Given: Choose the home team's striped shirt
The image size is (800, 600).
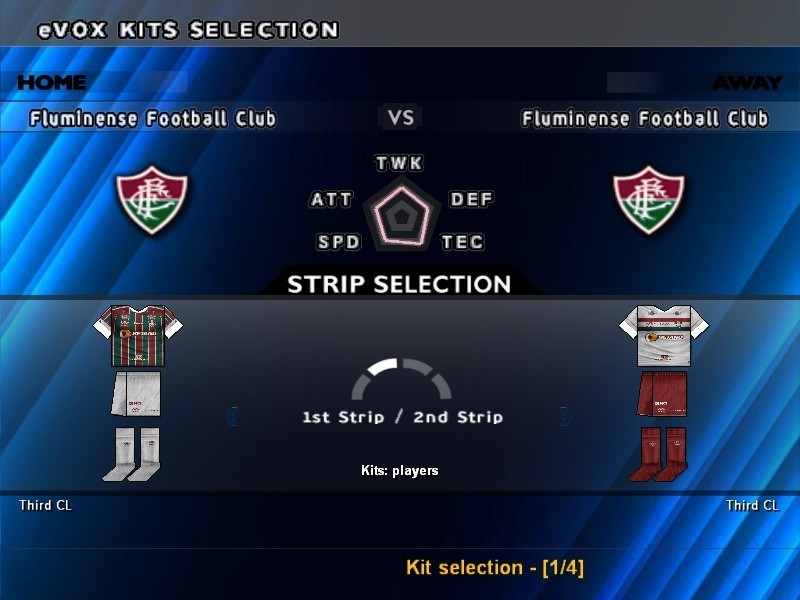Looking at the screenshot, I should 140,336.
